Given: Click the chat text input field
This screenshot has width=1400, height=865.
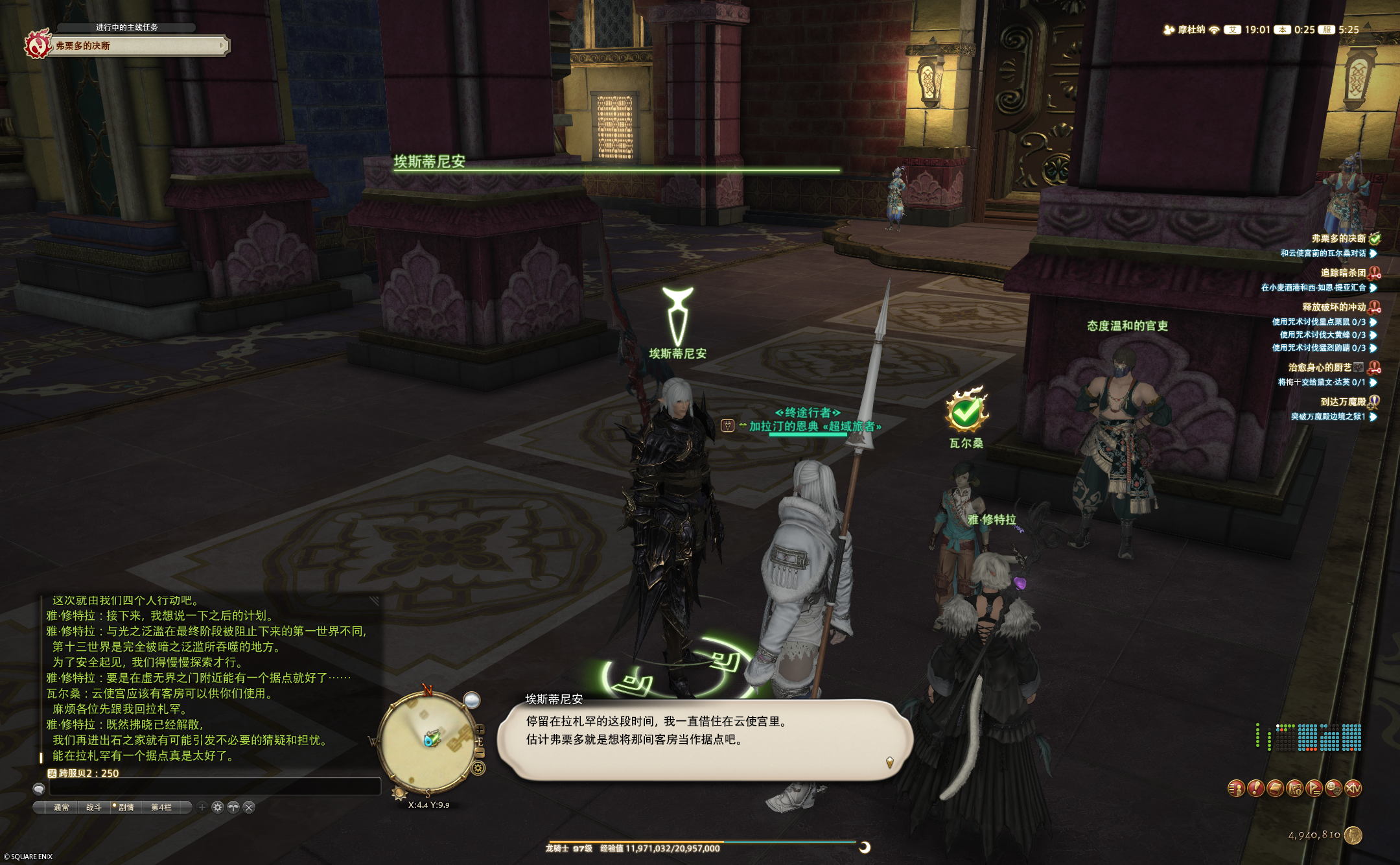Looking at the screenshot, I should [x=214, y=787].
